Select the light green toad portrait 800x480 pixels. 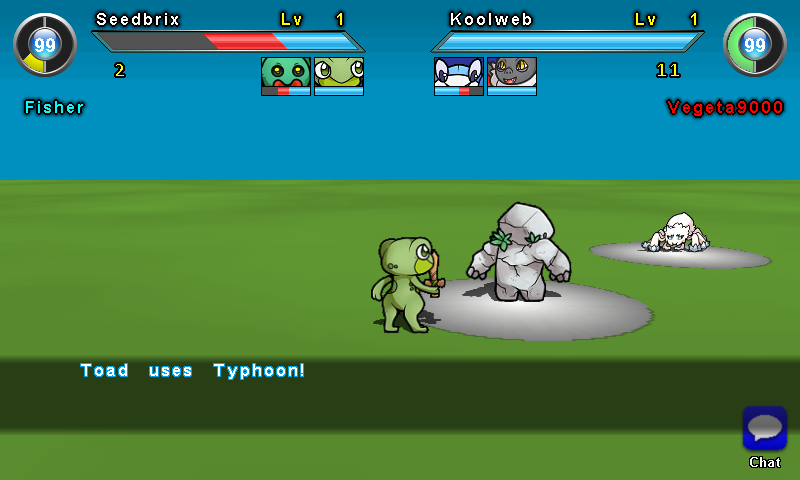click(x=339, y=75)
